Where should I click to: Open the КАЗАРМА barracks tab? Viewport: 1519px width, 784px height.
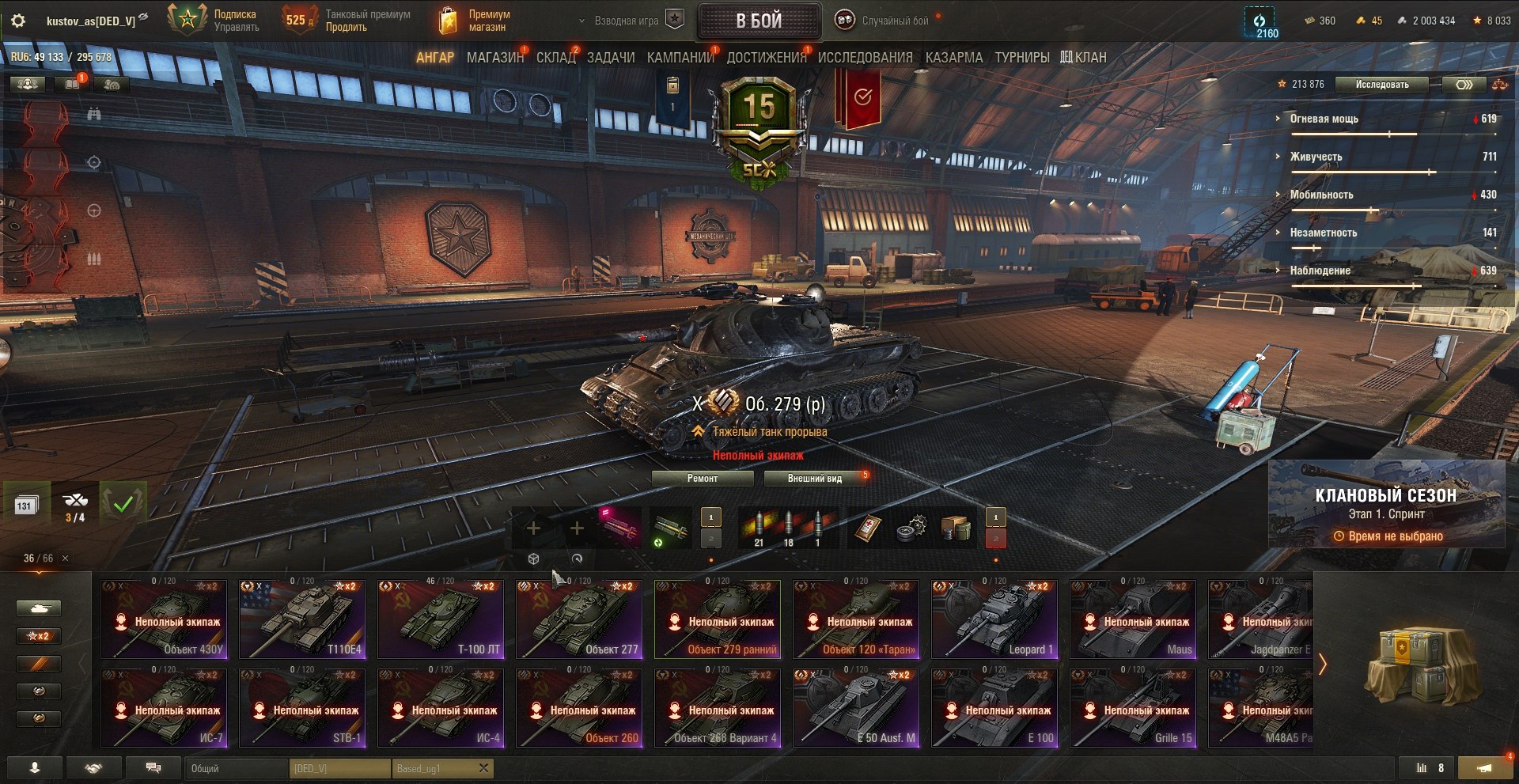pos(953,58)
